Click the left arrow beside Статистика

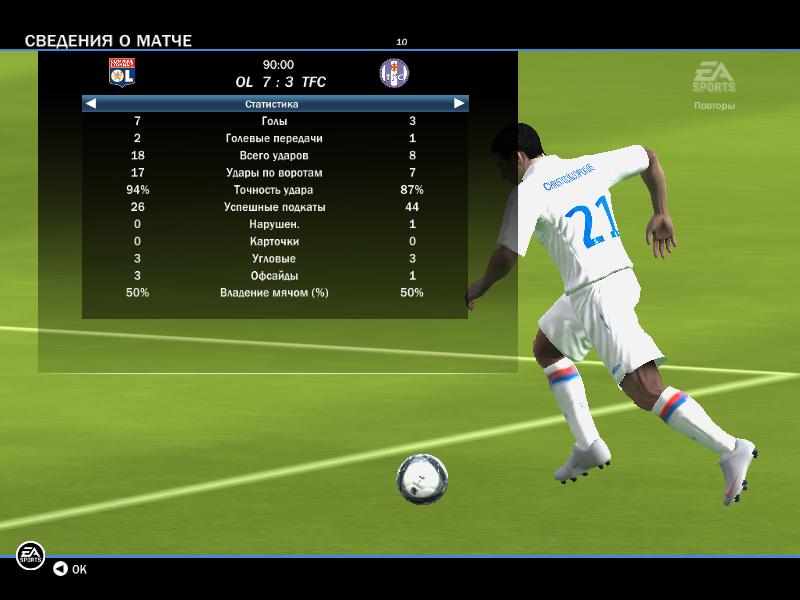pos(91,103)
